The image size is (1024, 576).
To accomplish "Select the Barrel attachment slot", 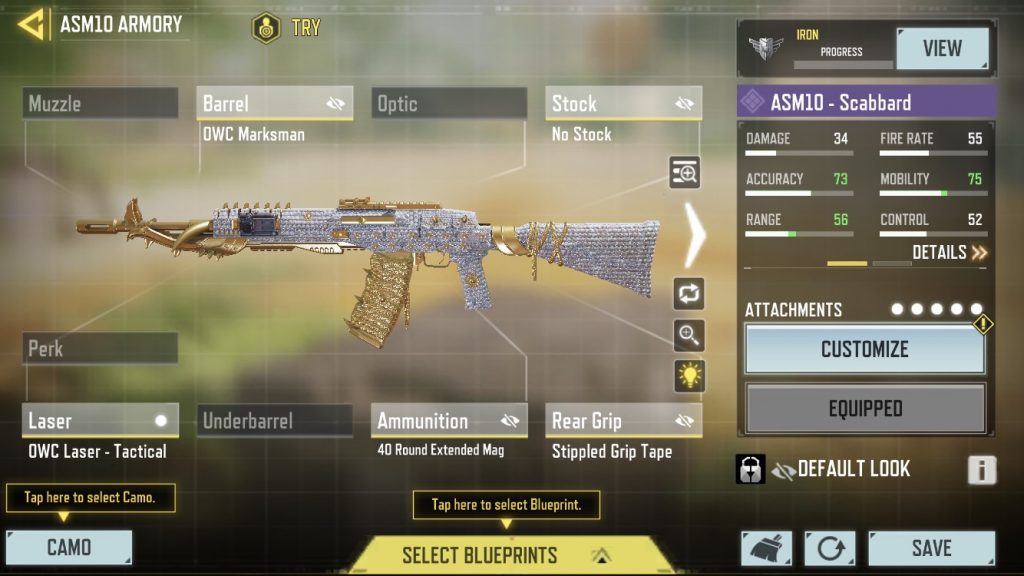I will [274, 103].
